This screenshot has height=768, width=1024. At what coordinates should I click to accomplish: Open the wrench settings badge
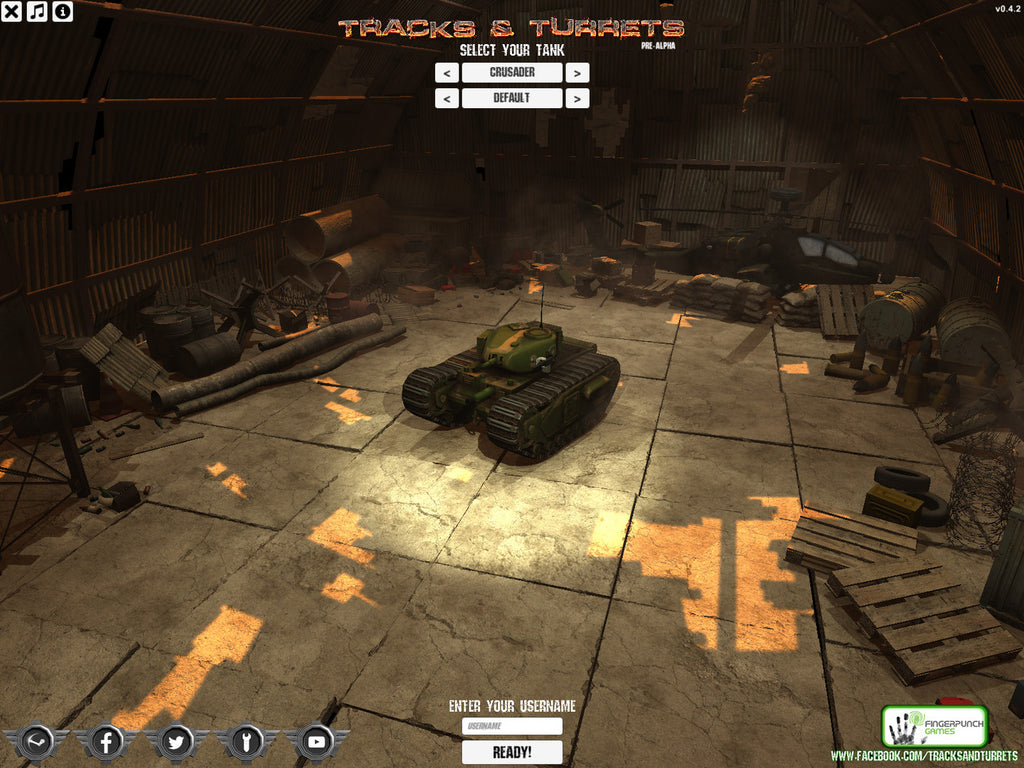(x=246, y=742)
